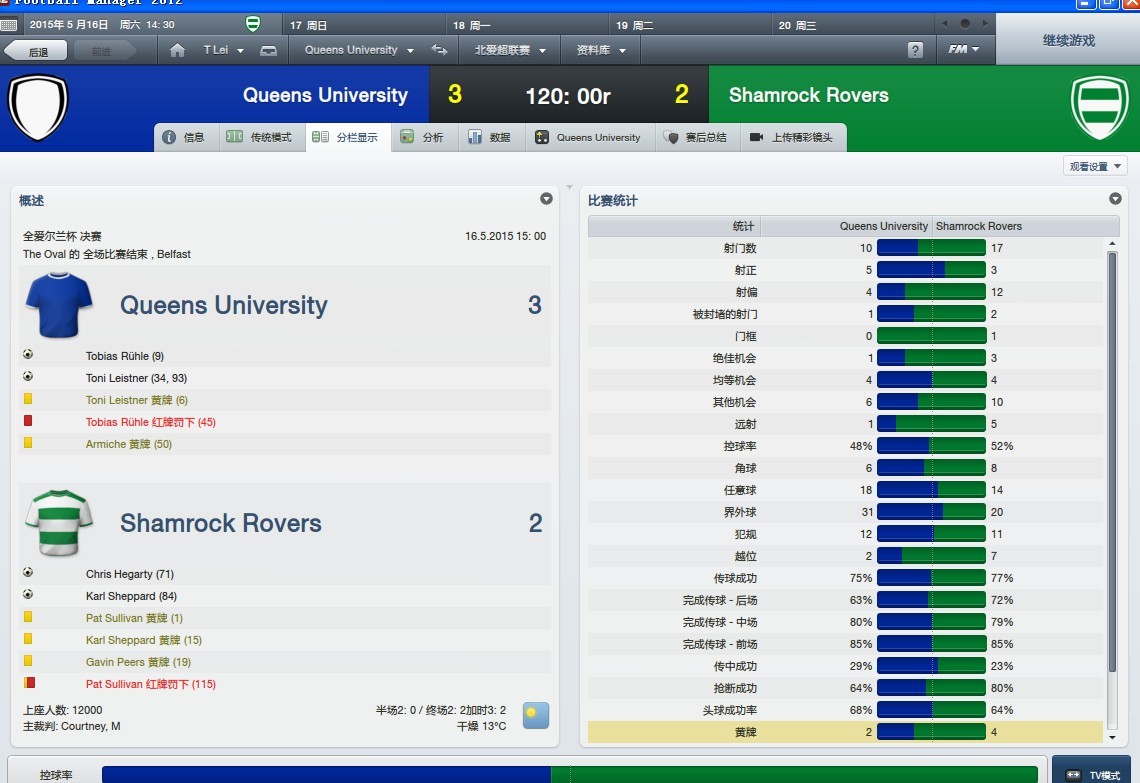This screenshot has height=783, width=1140.
Task: Switch to the 传统模式 classic mode tab
Action: pos(260,138)
